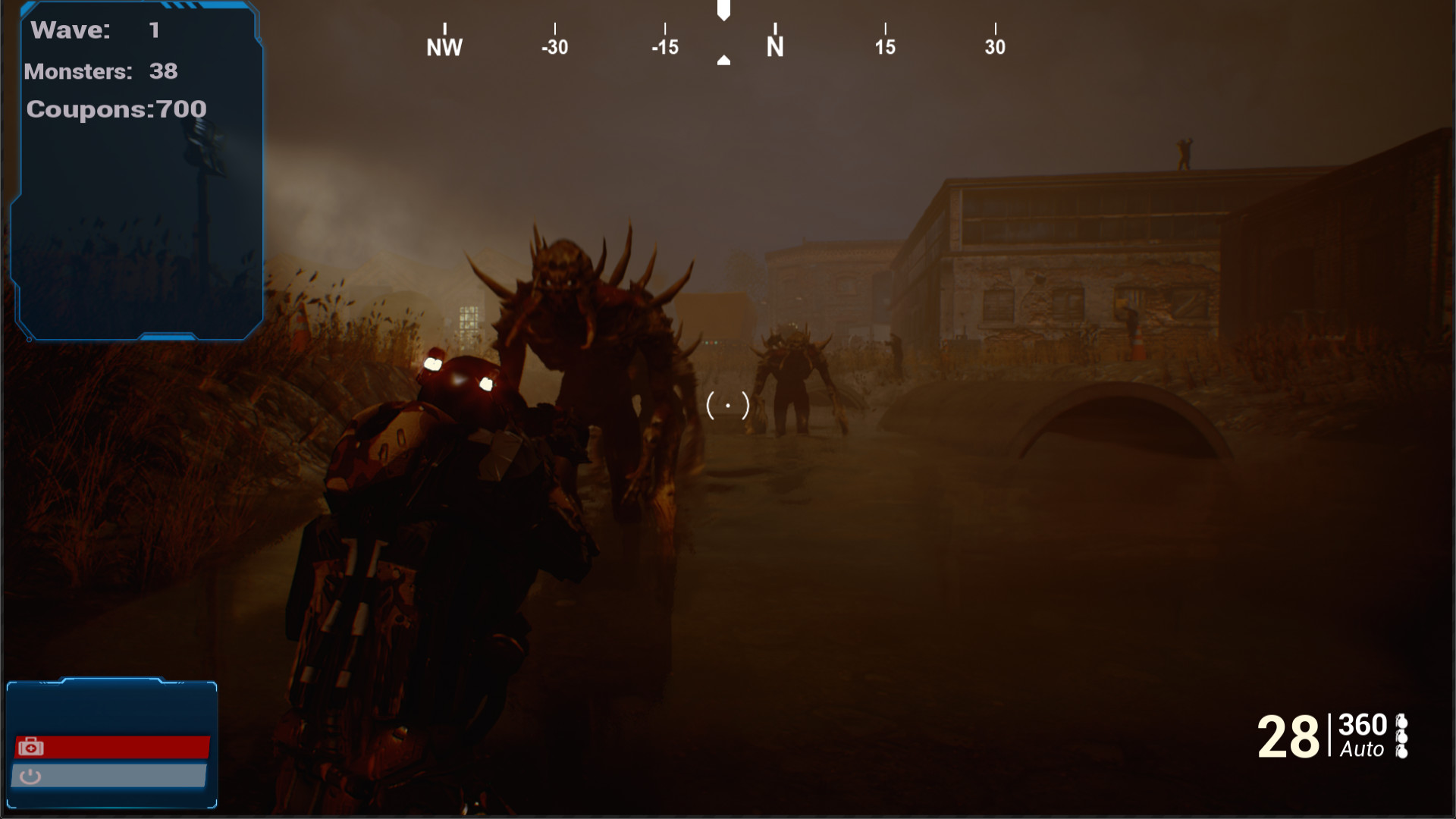Click the medkit icon on the health bar
Viewport: 1456px width, 819px height.
[x=31, y=746]
